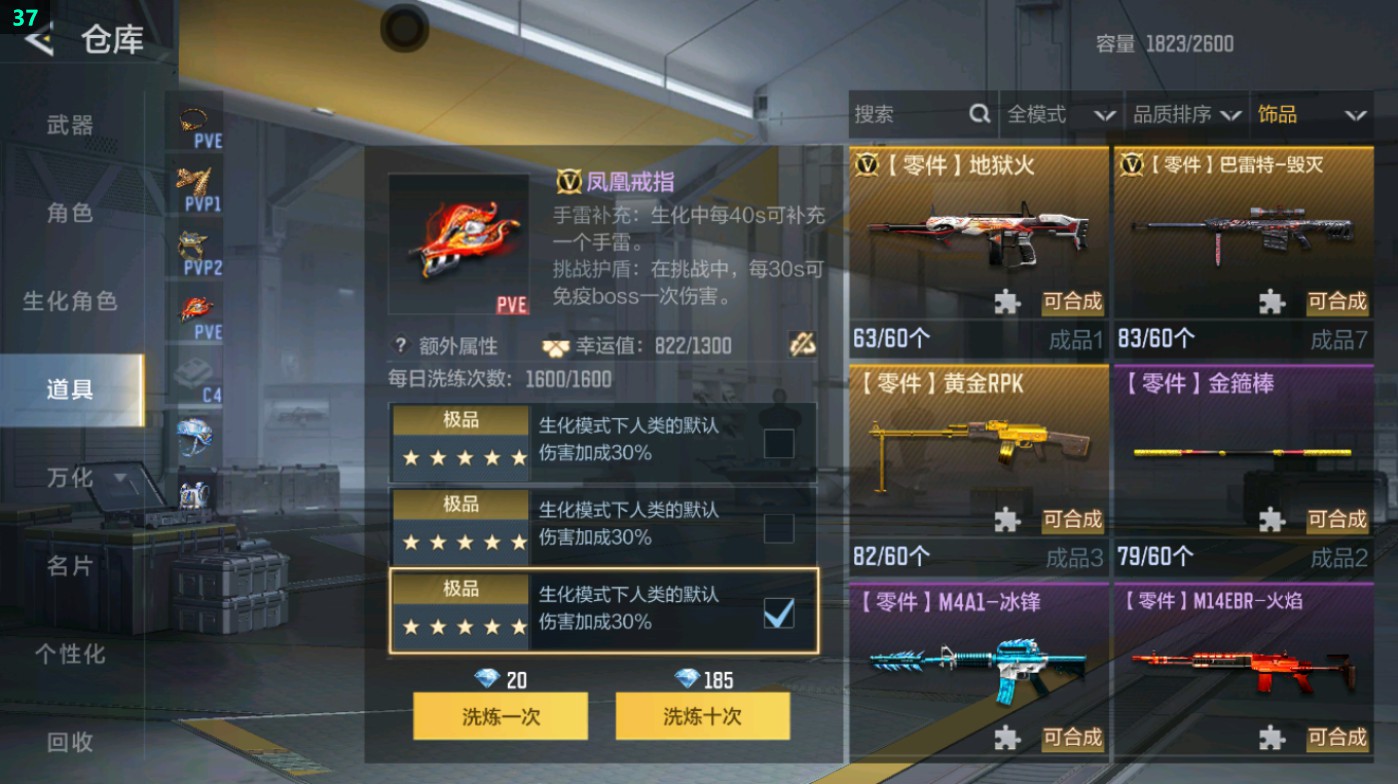
Task: Open the search magnifier icon
Action: pos(978,115)
